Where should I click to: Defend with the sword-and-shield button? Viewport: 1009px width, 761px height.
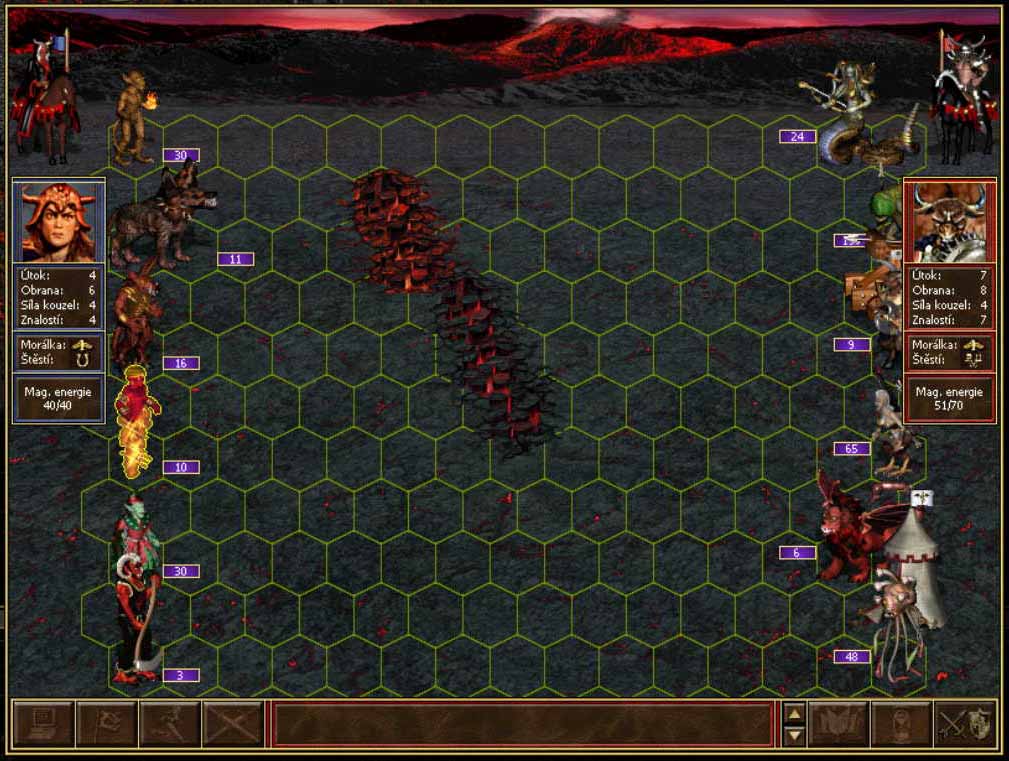(x=965, y=723)
